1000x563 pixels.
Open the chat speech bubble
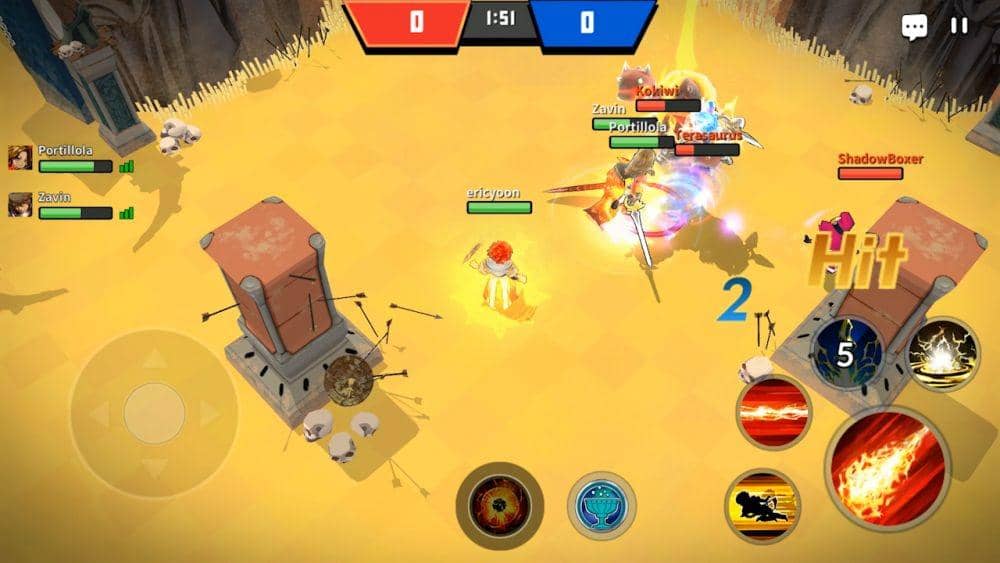914,27
